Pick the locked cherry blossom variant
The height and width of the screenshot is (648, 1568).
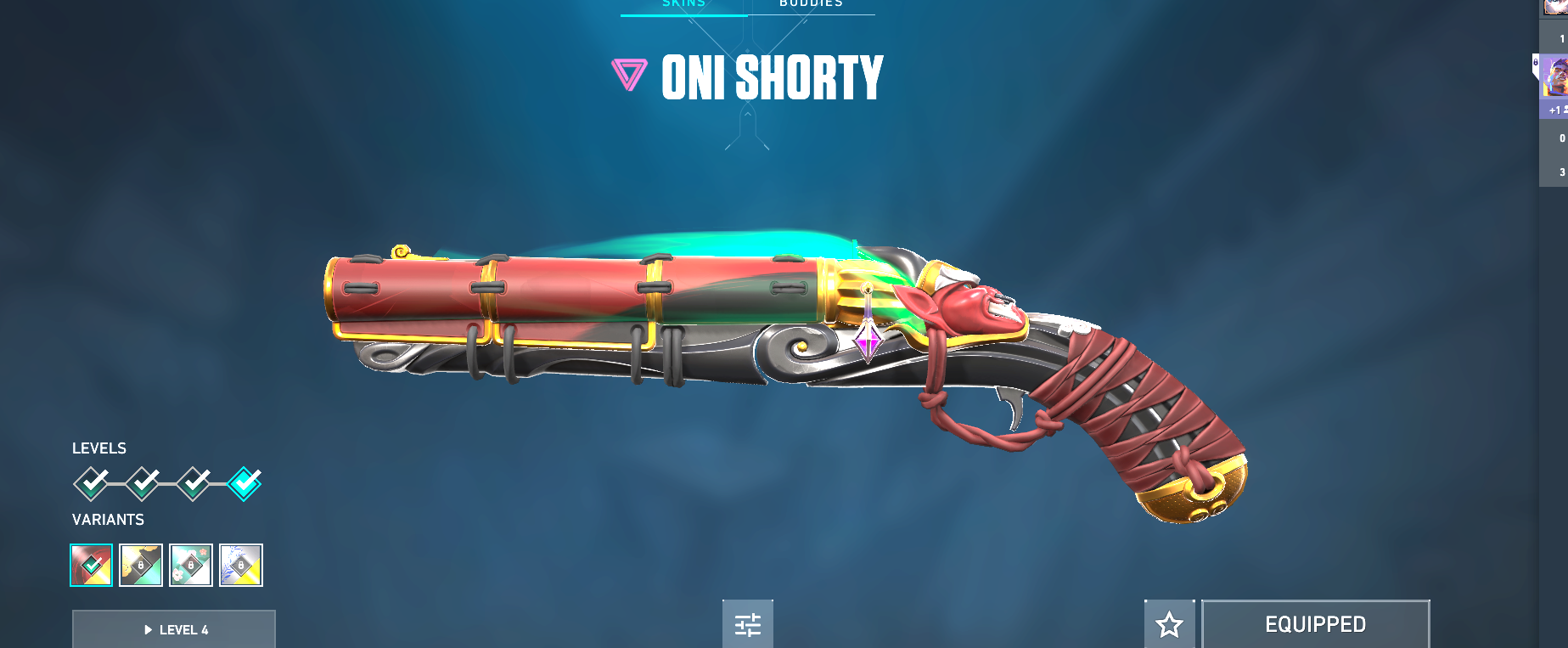coord(191,565)
